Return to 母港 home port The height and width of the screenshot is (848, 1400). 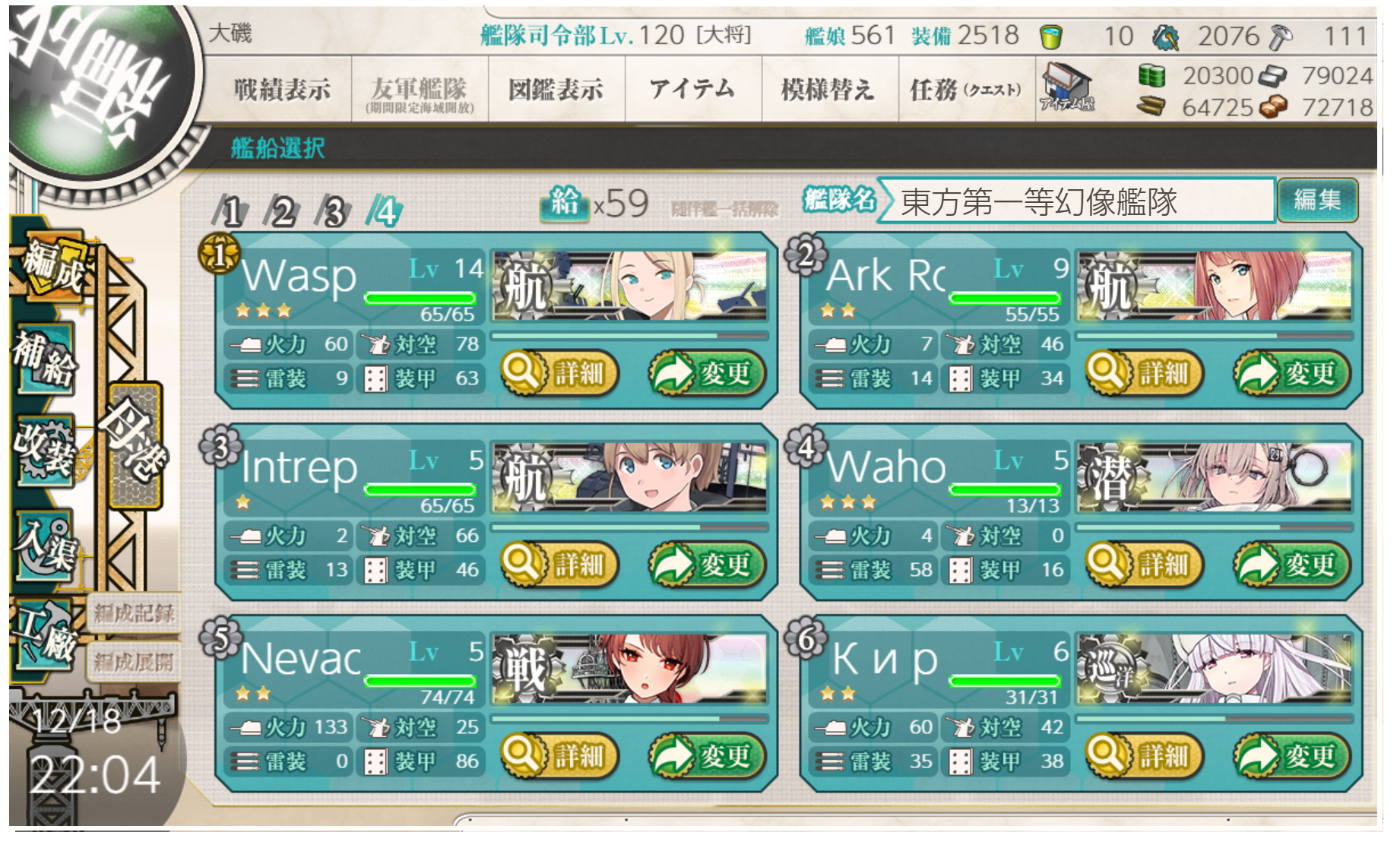135,445
